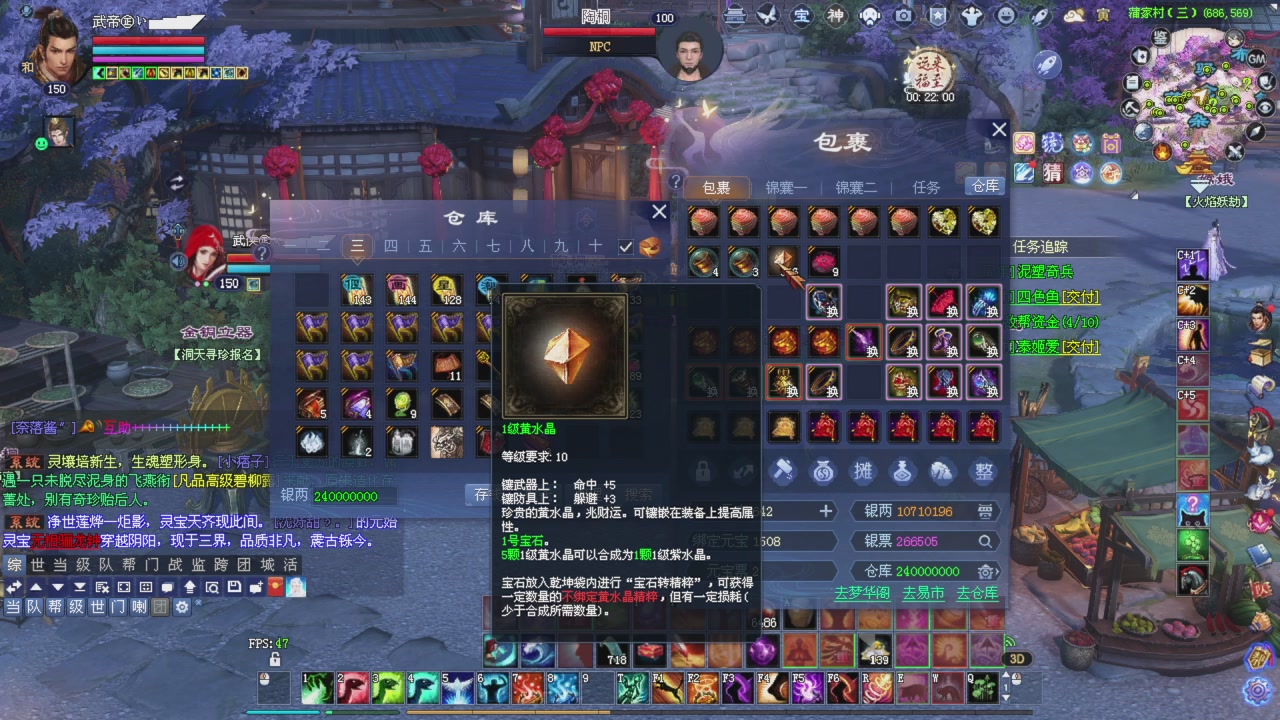Click the 去易市 link
The height and width of the screenshot is (720, 1280).
[924, 592]
